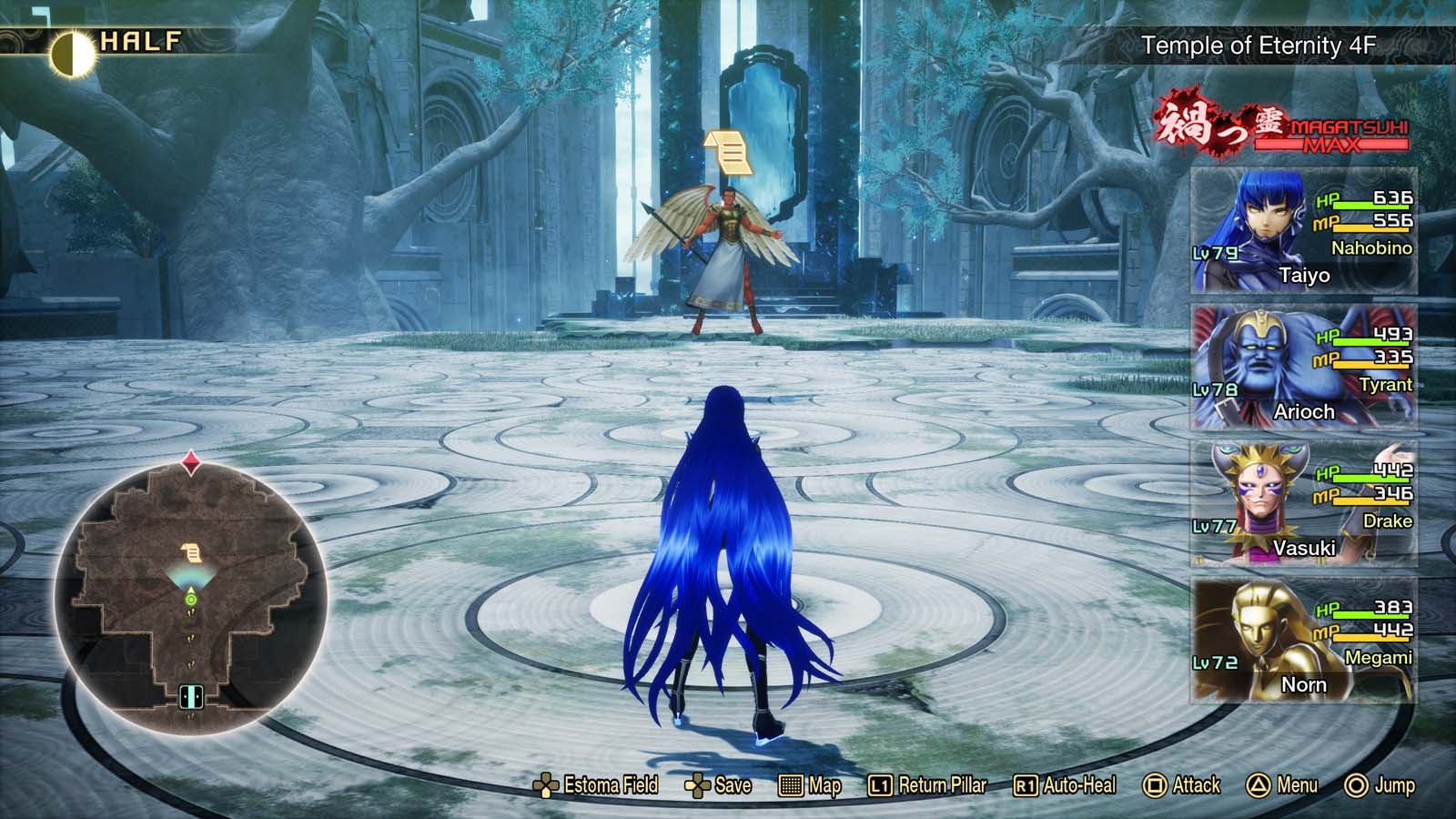Viewport: 1456px width, 819px height.
Task: Click the Estoma Field D-pad icon
Action: pos(546,784)
